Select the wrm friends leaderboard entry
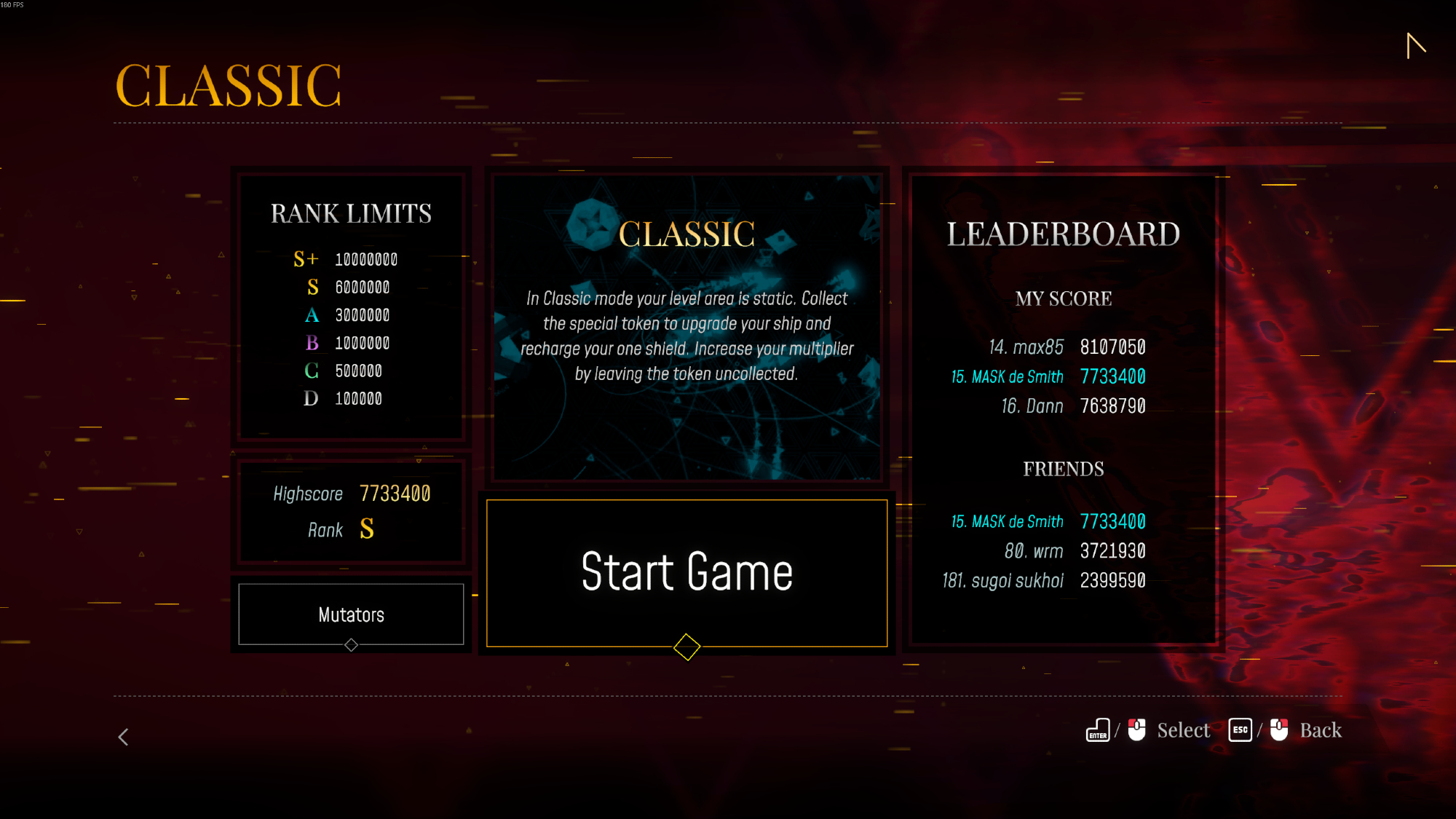Image resolution: width=1456 pixels, height=819 pixels. click(x=1075, y=551)
